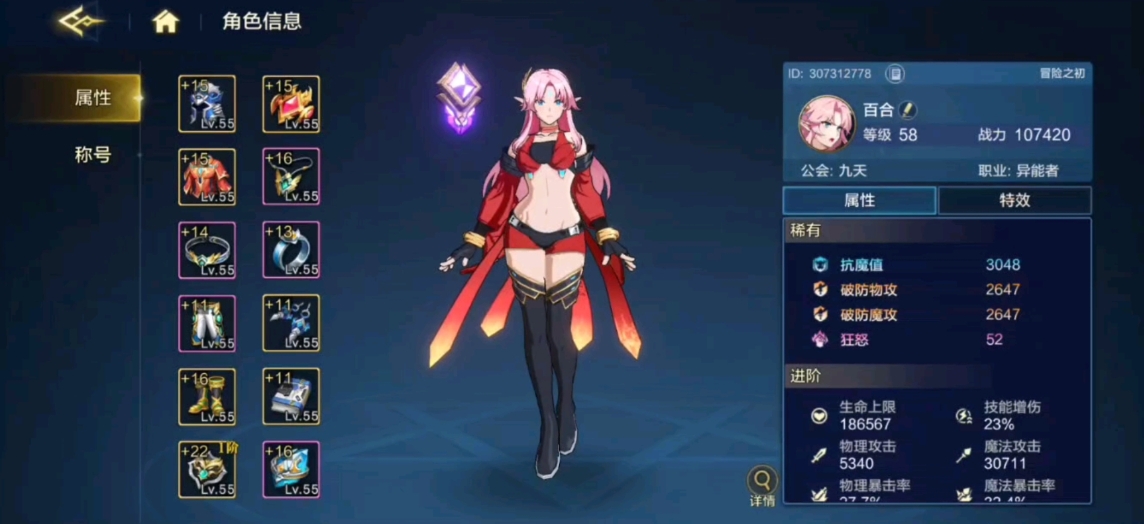Select the 属性 tab above the stats list

coord(859,200)
